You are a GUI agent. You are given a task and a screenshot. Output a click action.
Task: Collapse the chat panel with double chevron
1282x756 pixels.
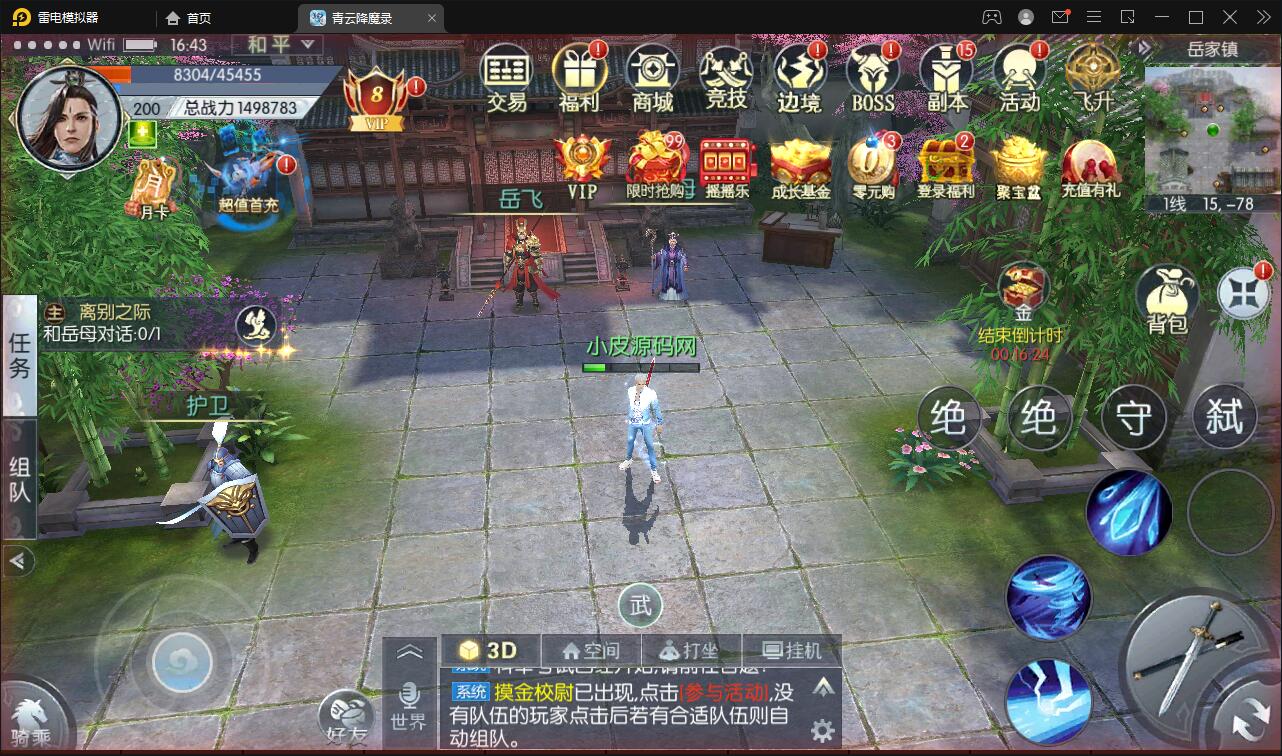click(x=410, y=650)
